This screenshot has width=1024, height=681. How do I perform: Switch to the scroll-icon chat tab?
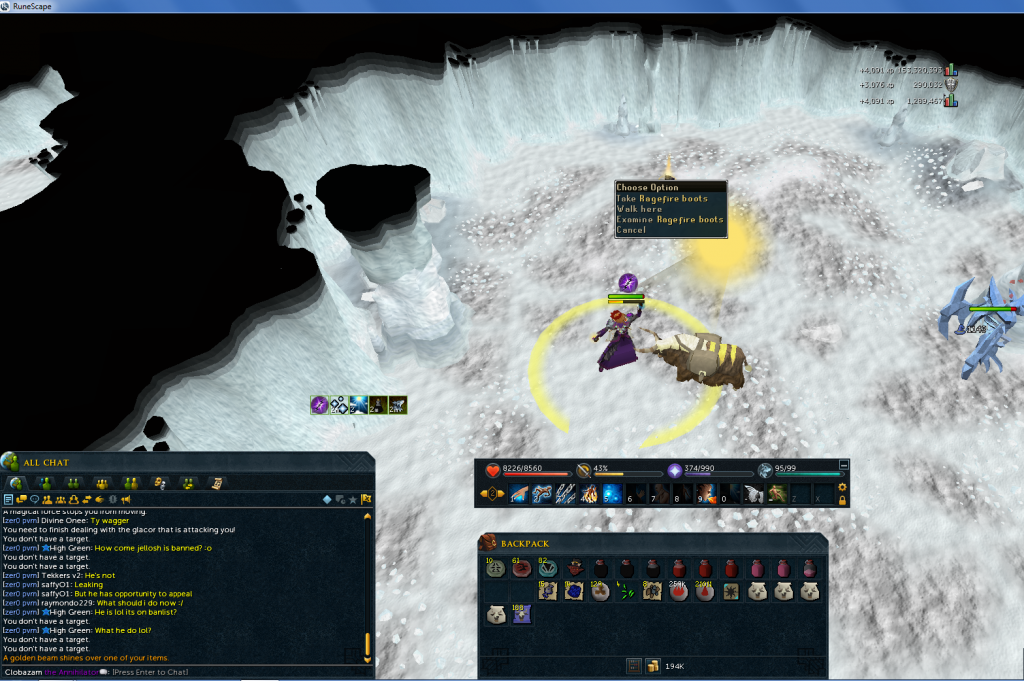pyautogui.click(x=216, y=483)
